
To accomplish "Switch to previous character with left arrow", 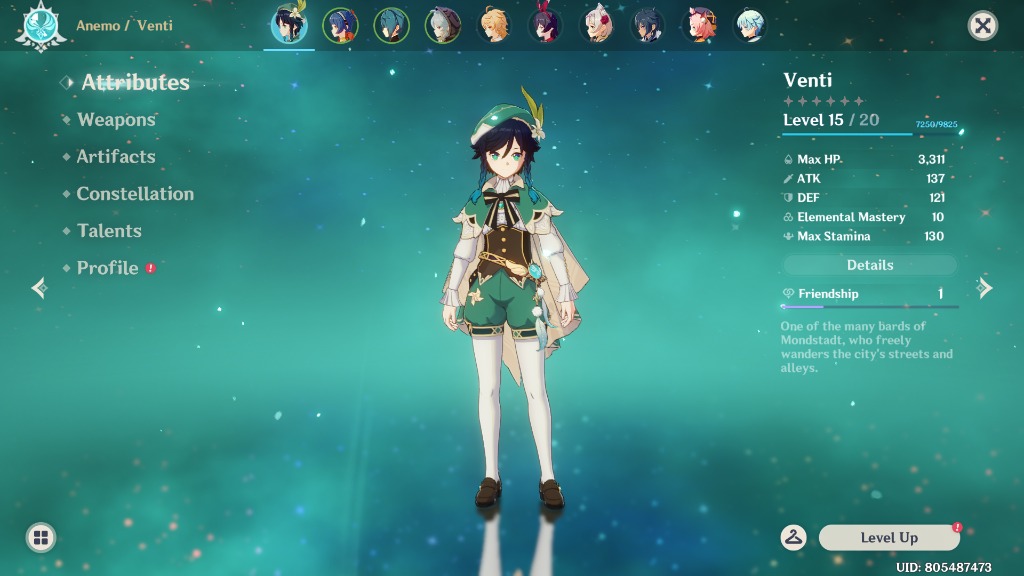I will 39,288.
